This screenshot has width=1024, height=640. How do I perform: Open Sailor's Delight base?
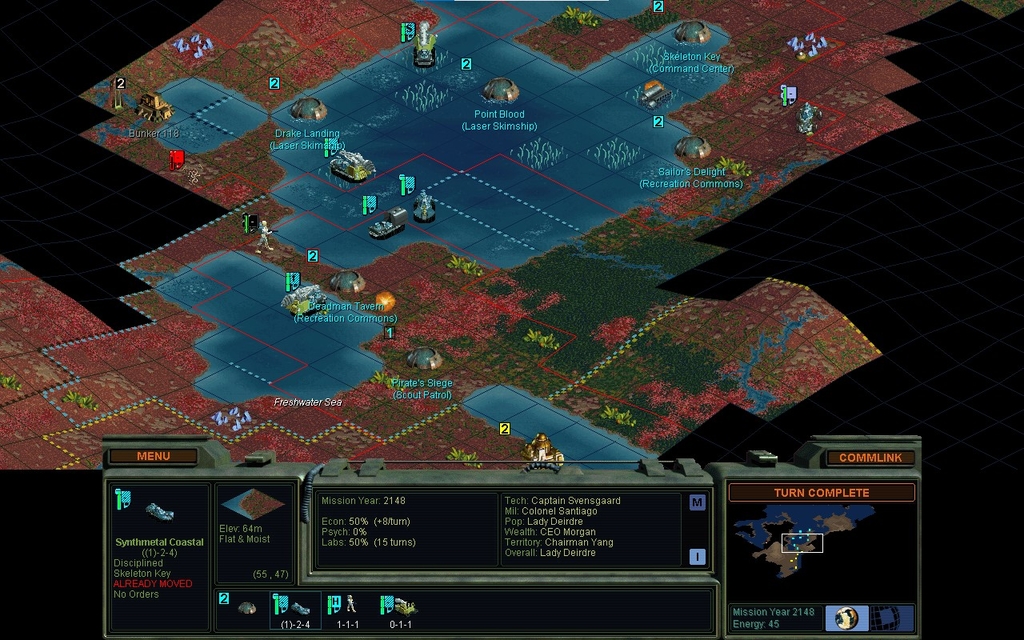point(692,148)
